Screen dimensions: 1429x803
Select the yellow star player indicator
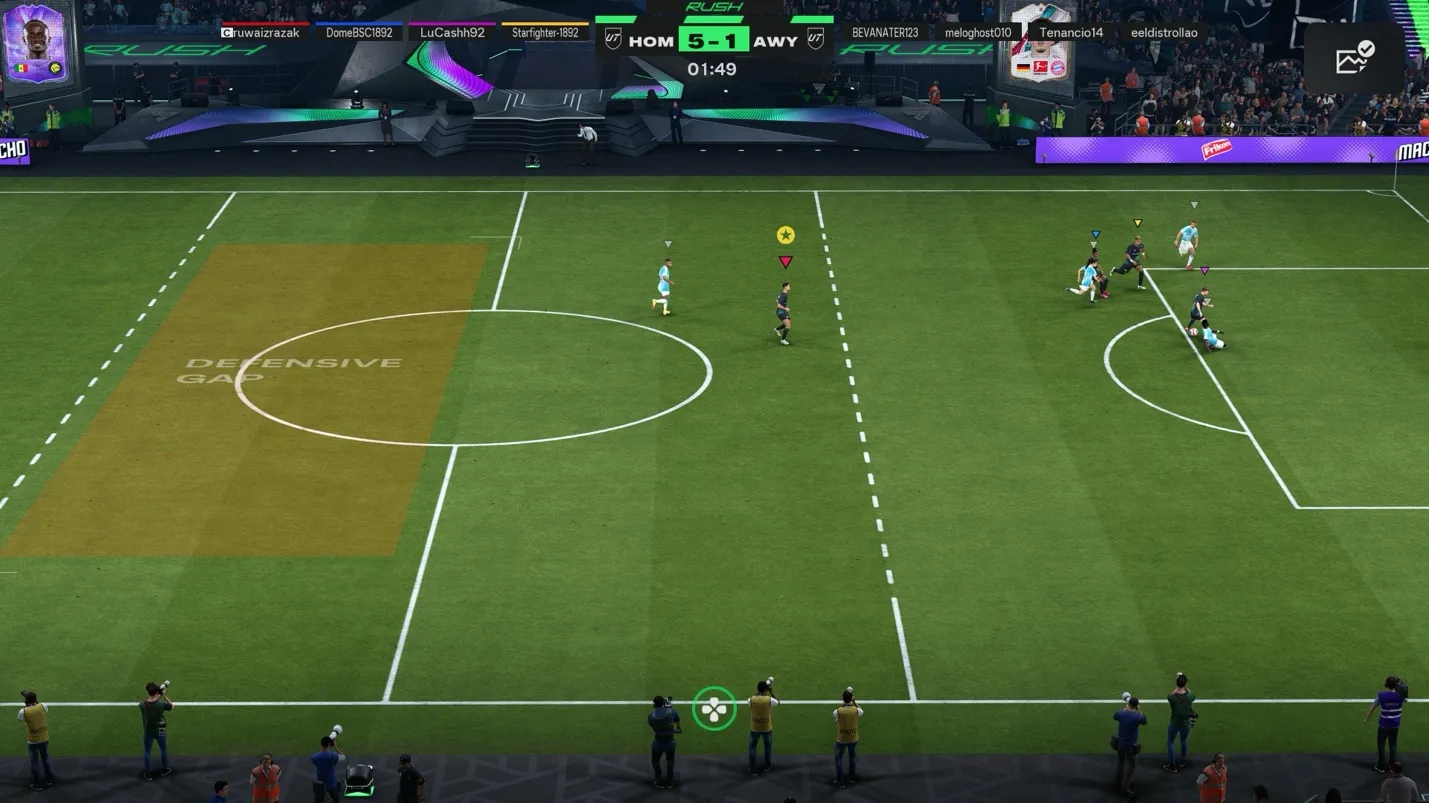tap(786, 234)
